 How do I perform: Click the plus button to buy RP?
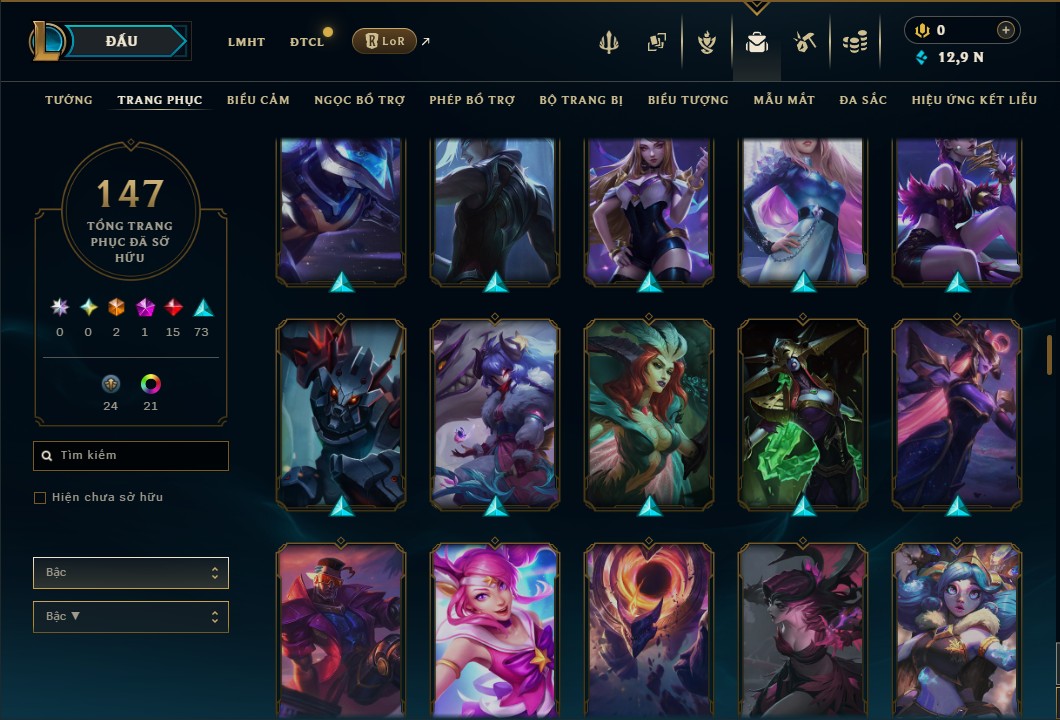pyautogui.click(x=1005, y=31)
